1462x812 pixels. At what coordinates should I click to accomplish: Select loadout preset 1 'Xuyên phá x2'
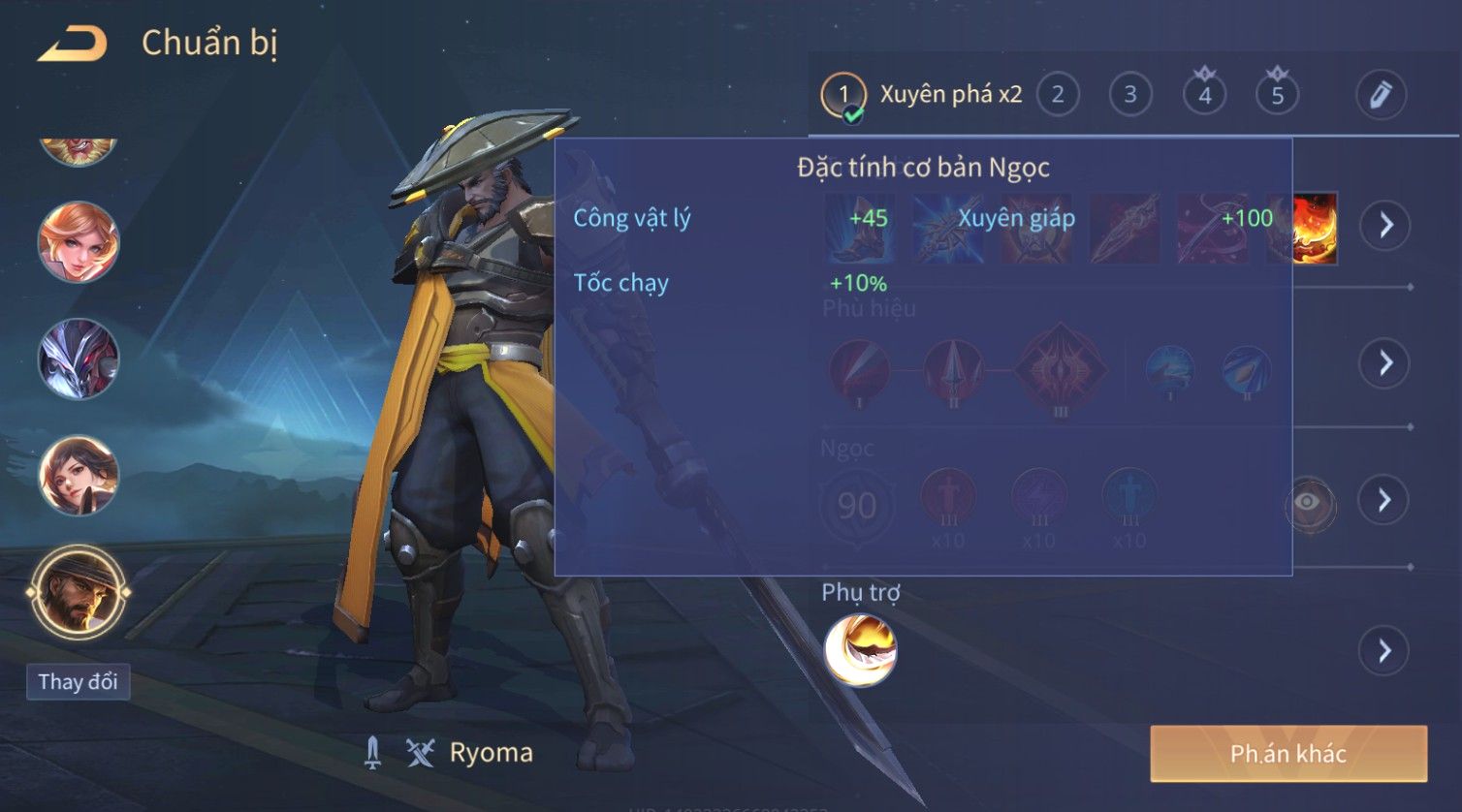(x=921, y=95)
